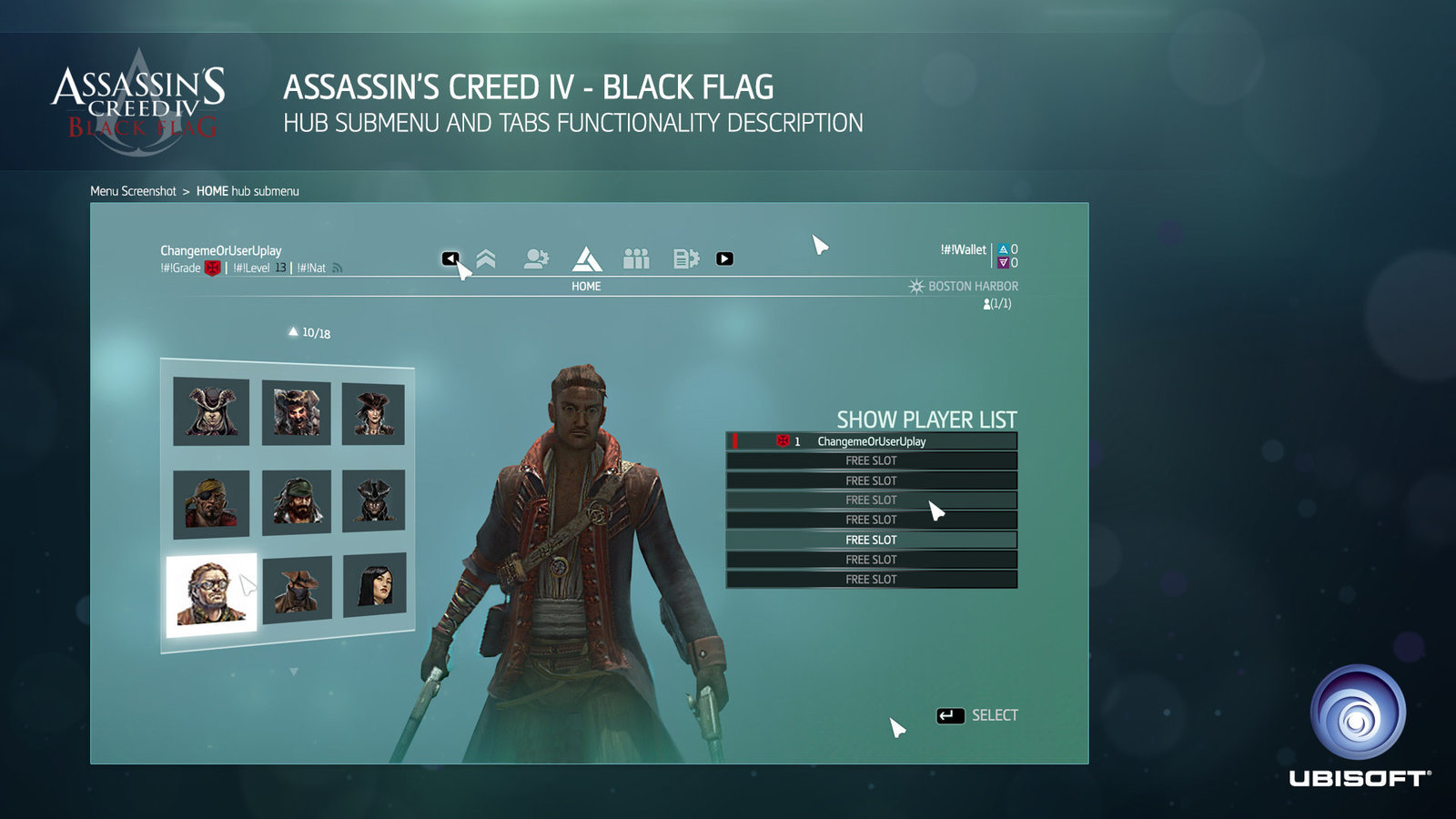Select the hooded tricorn assassin portrait
This screenshot has width=1456, height=819.
[x=211, y=411]
